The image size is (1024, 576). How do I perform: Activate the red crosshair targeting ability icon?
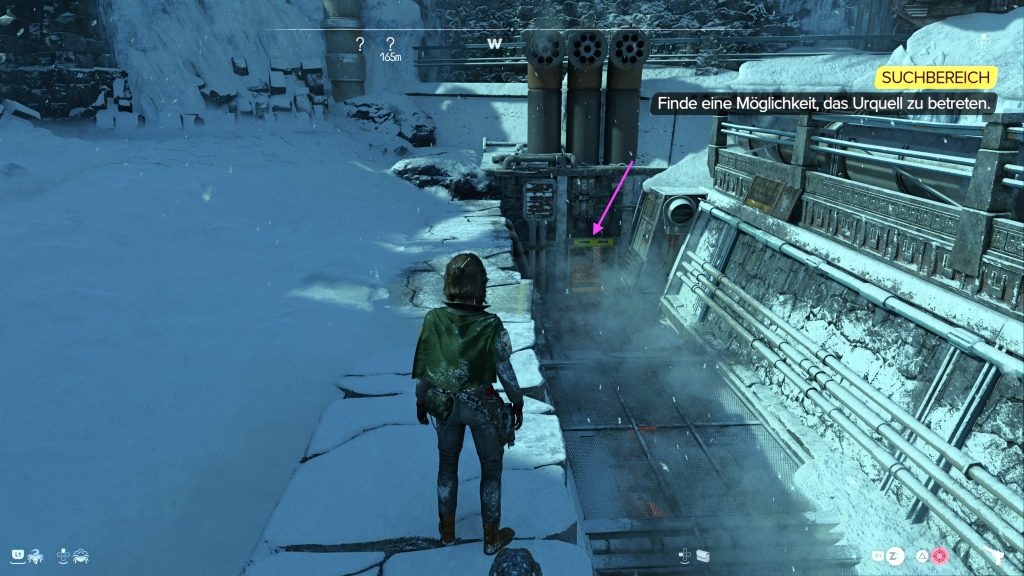tap(939, 555)
